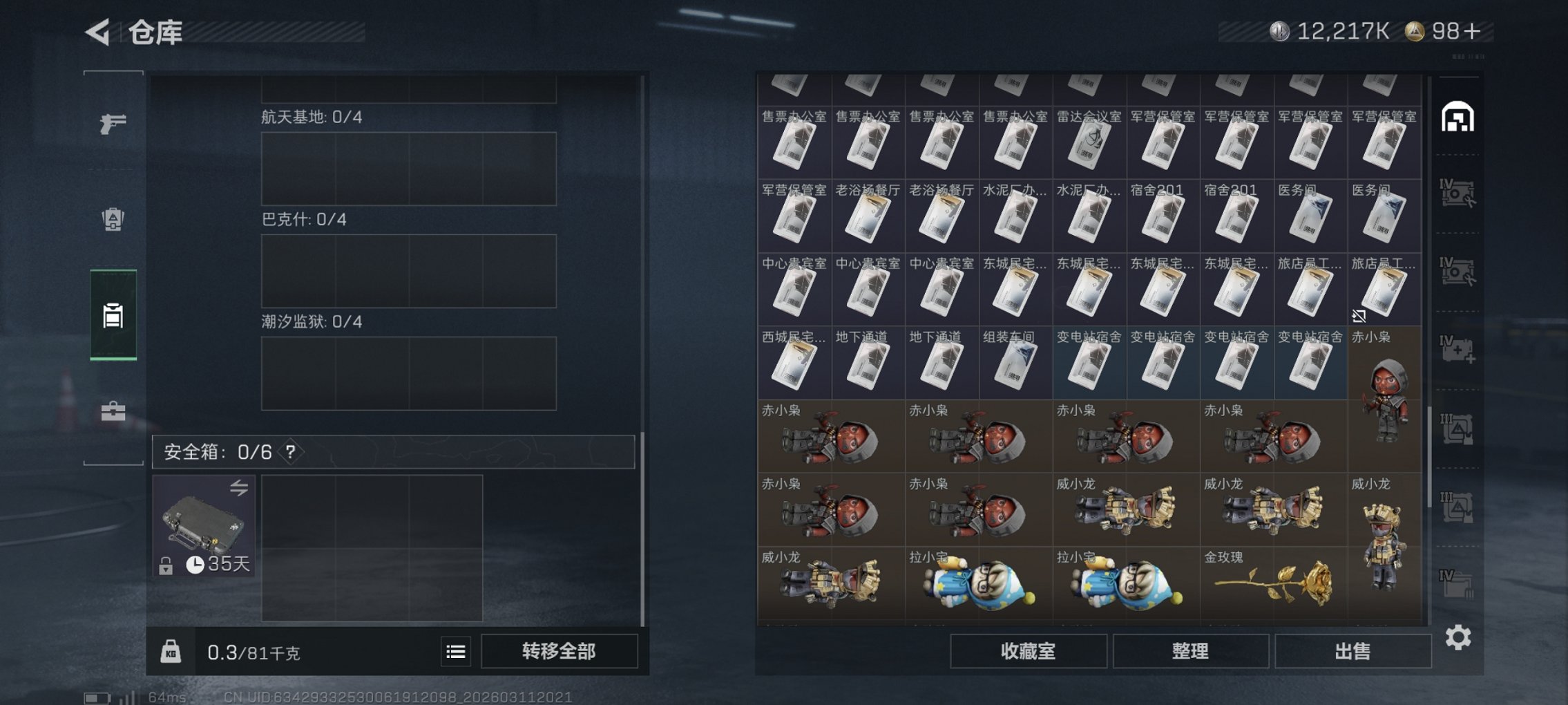Image resolution: width=1568 pixels, height=705 pixels.
Task: Open the briefcase tab on left sidebar
Action: pos(113,411)
